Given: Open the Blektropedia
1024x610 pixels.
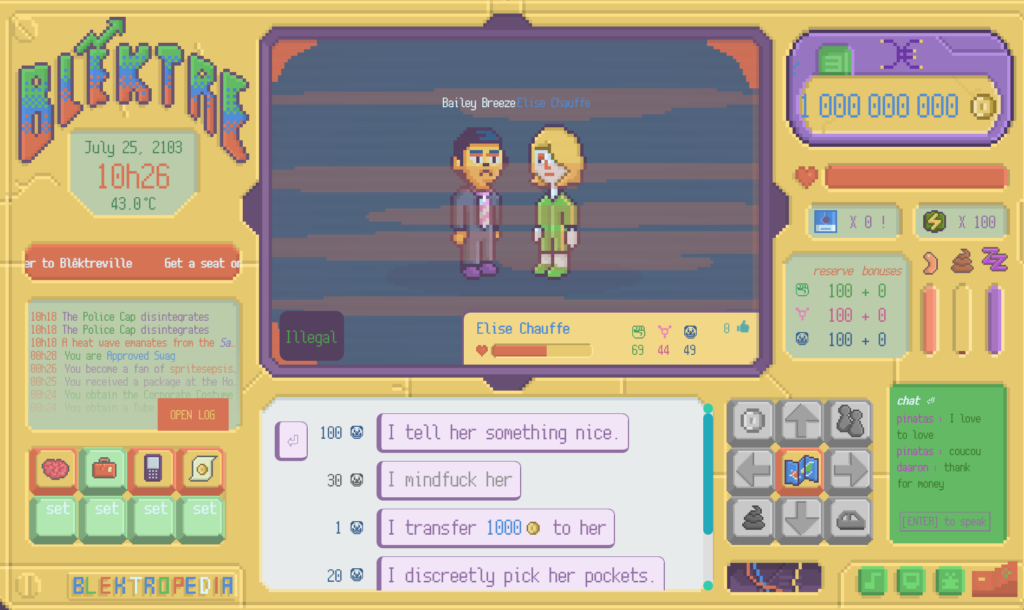Looking at the screenshot, I should [152, 585].
